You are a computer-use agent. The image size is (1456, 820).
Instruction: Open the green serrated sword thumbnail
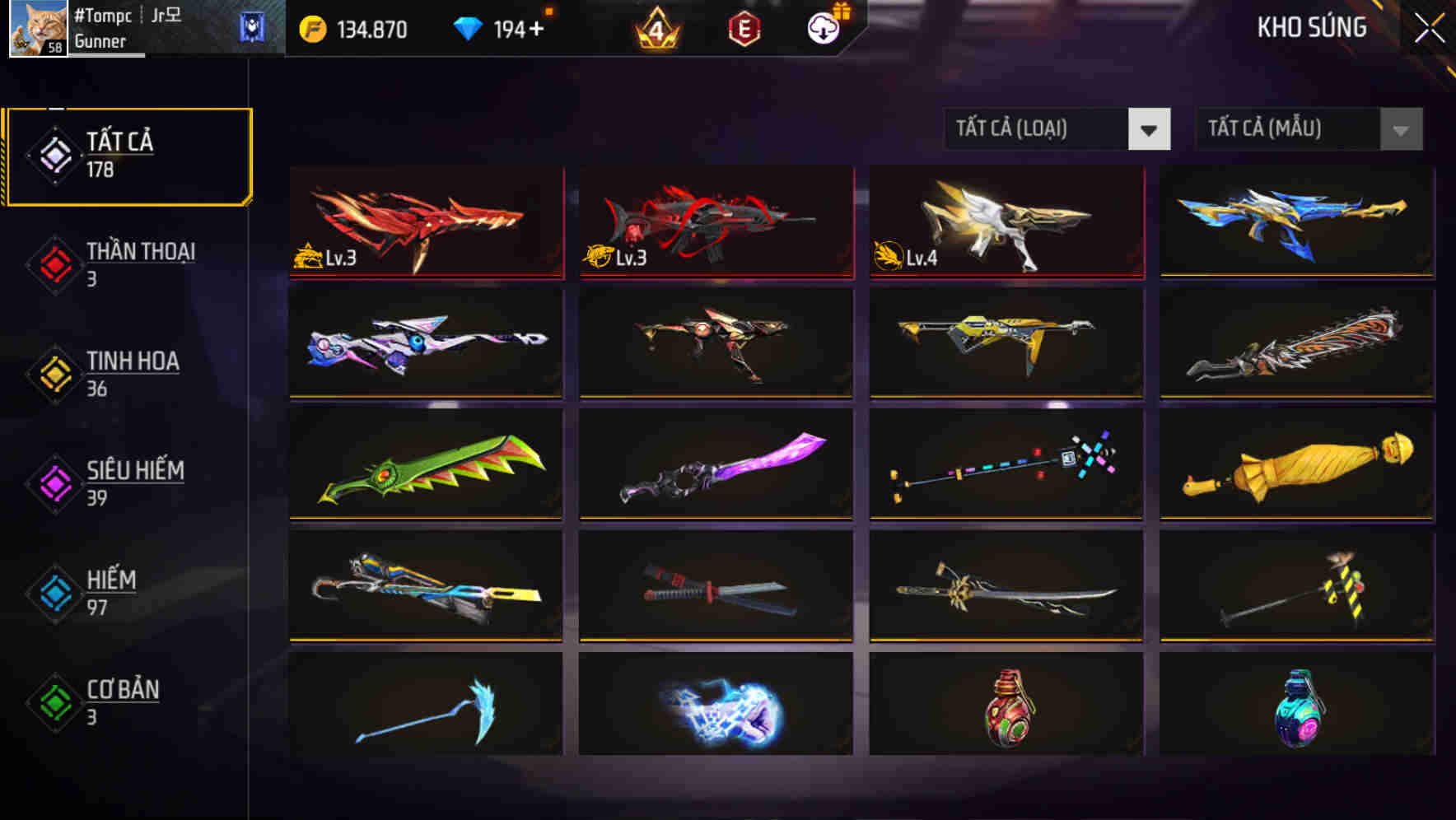426,466
